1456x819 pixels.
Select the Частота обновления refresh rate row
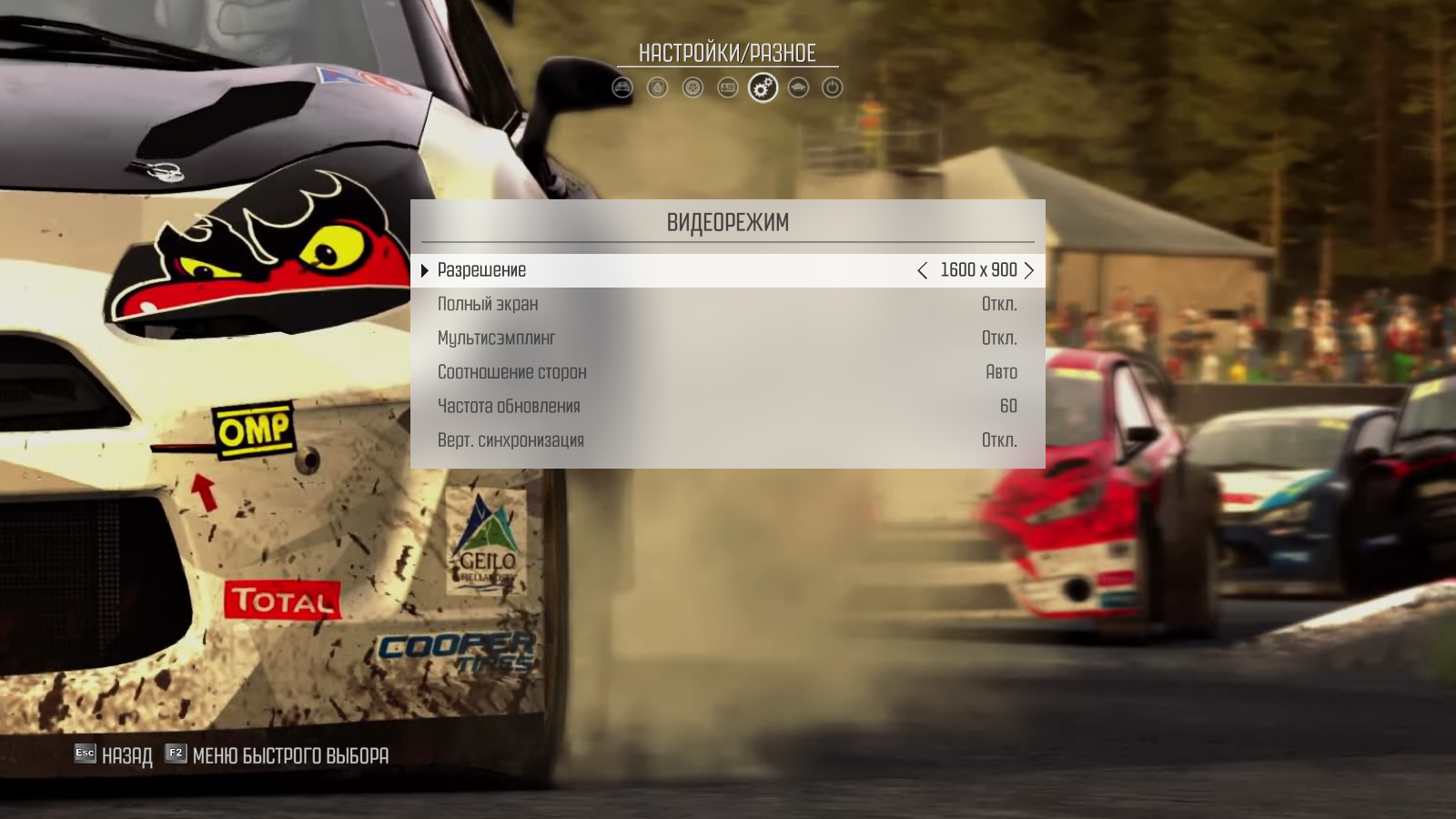pos(727,406)
